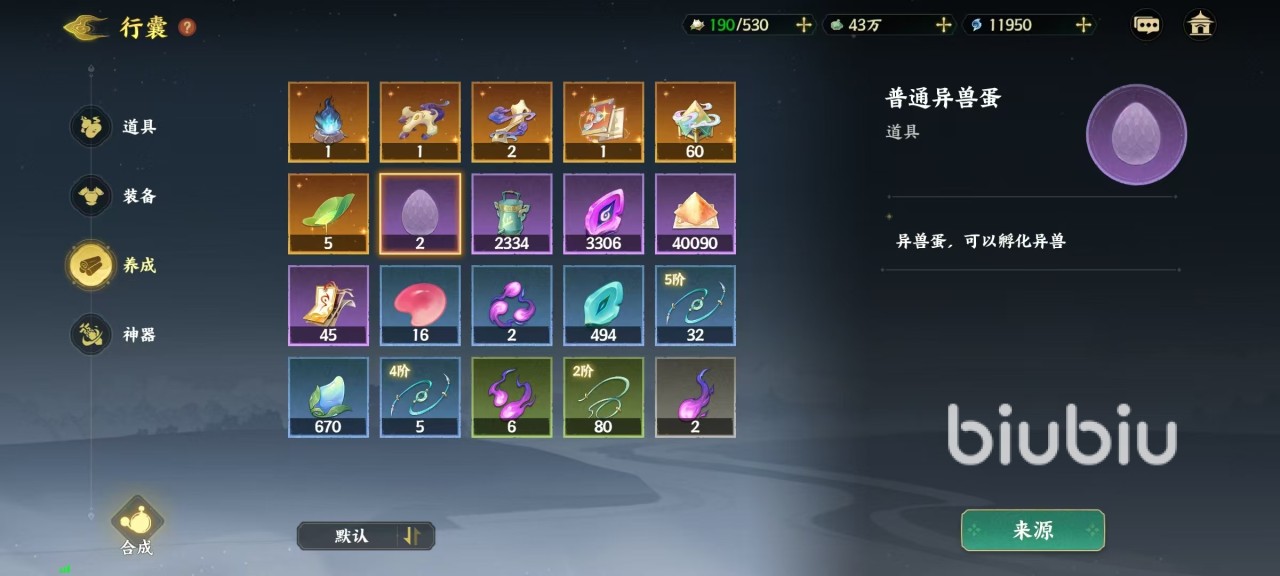The image size is (1280, 576).
Task: Open the 合成 crafting button
Action: point(137,522)
